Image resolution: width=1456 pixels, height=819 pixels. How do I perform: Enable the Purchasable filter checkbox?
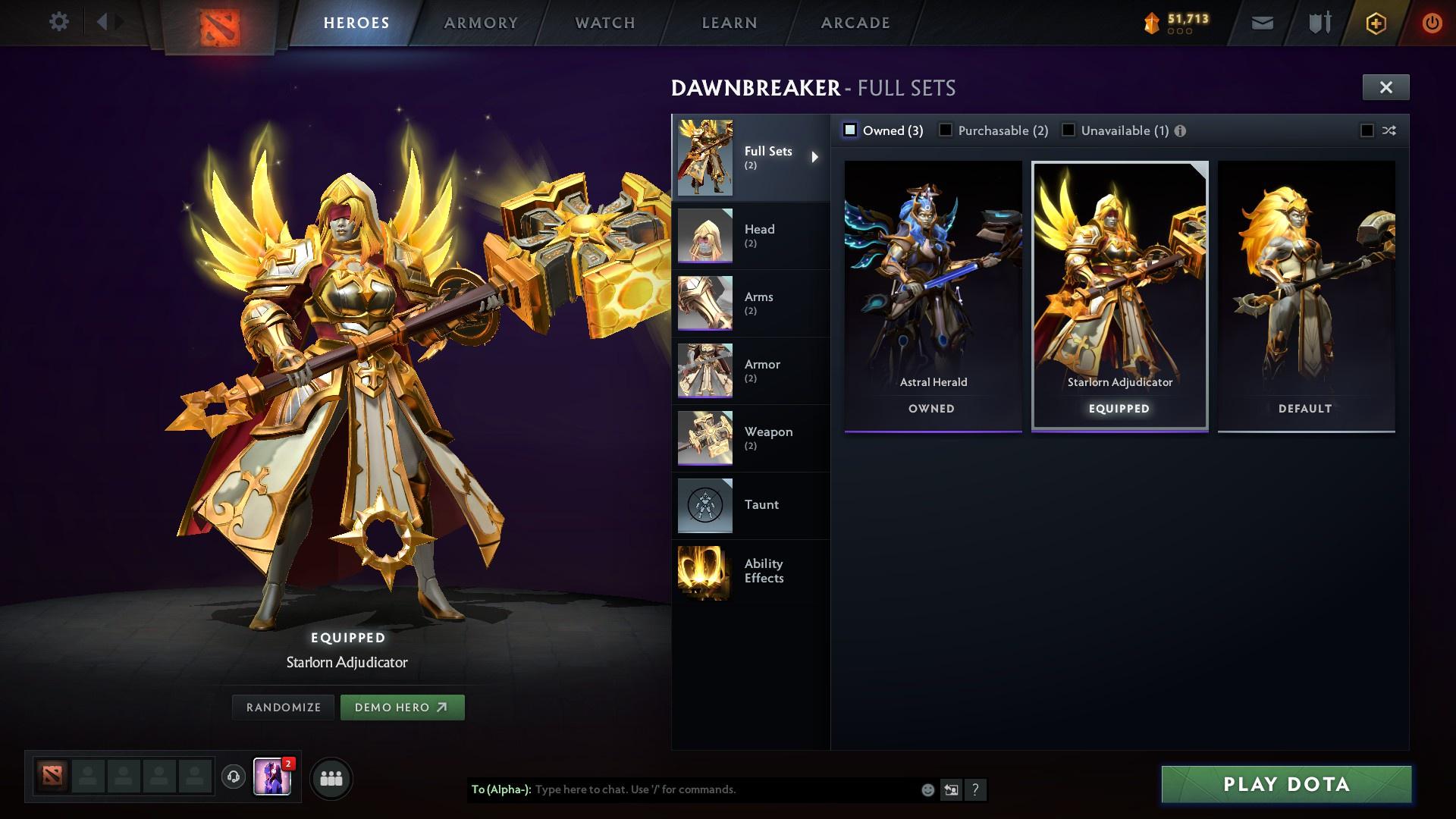[946, 130]
